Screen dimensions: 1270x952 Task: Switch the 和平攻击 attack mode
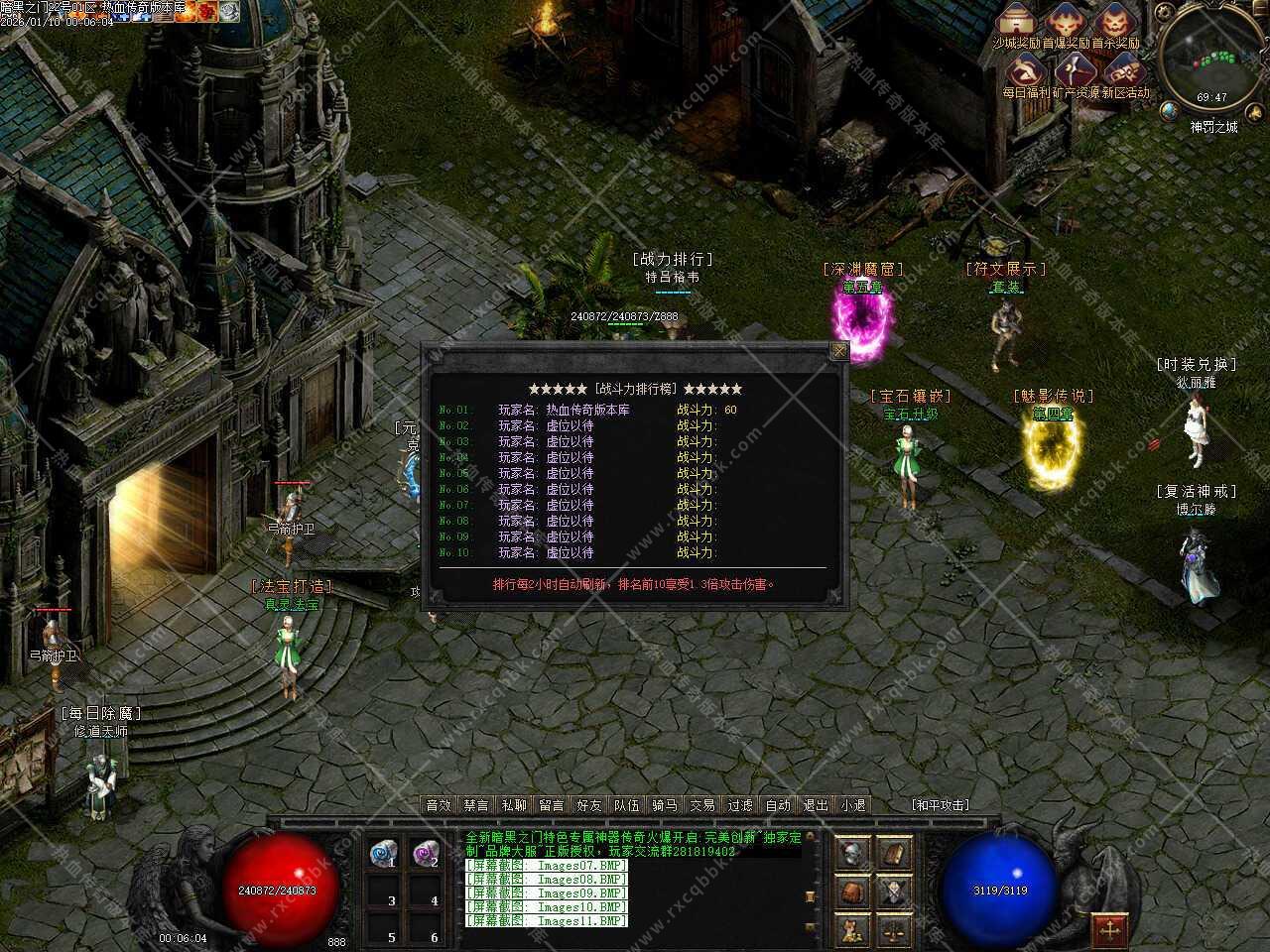tap(940, 805)
